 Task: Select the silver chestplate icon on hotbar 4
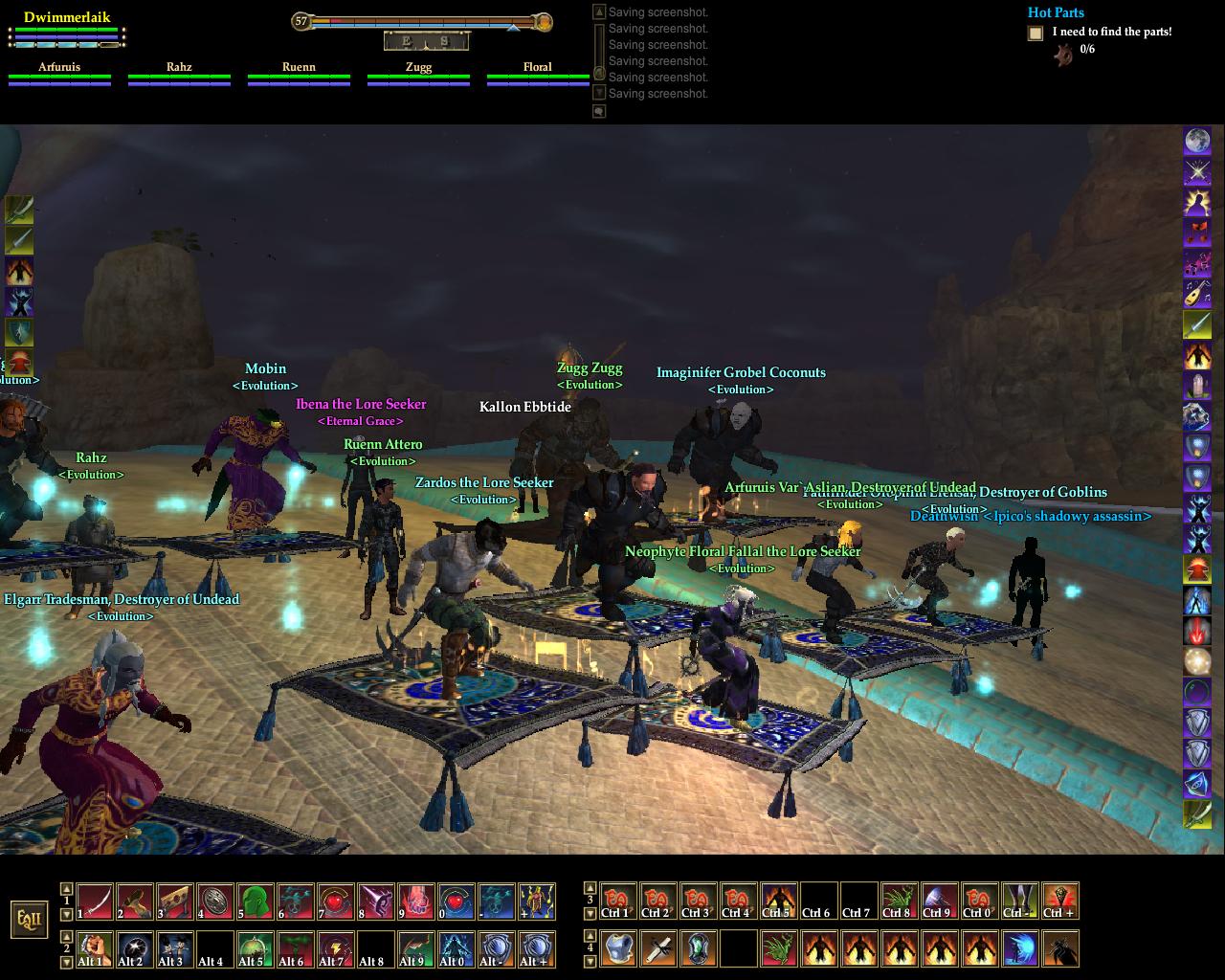619,948
